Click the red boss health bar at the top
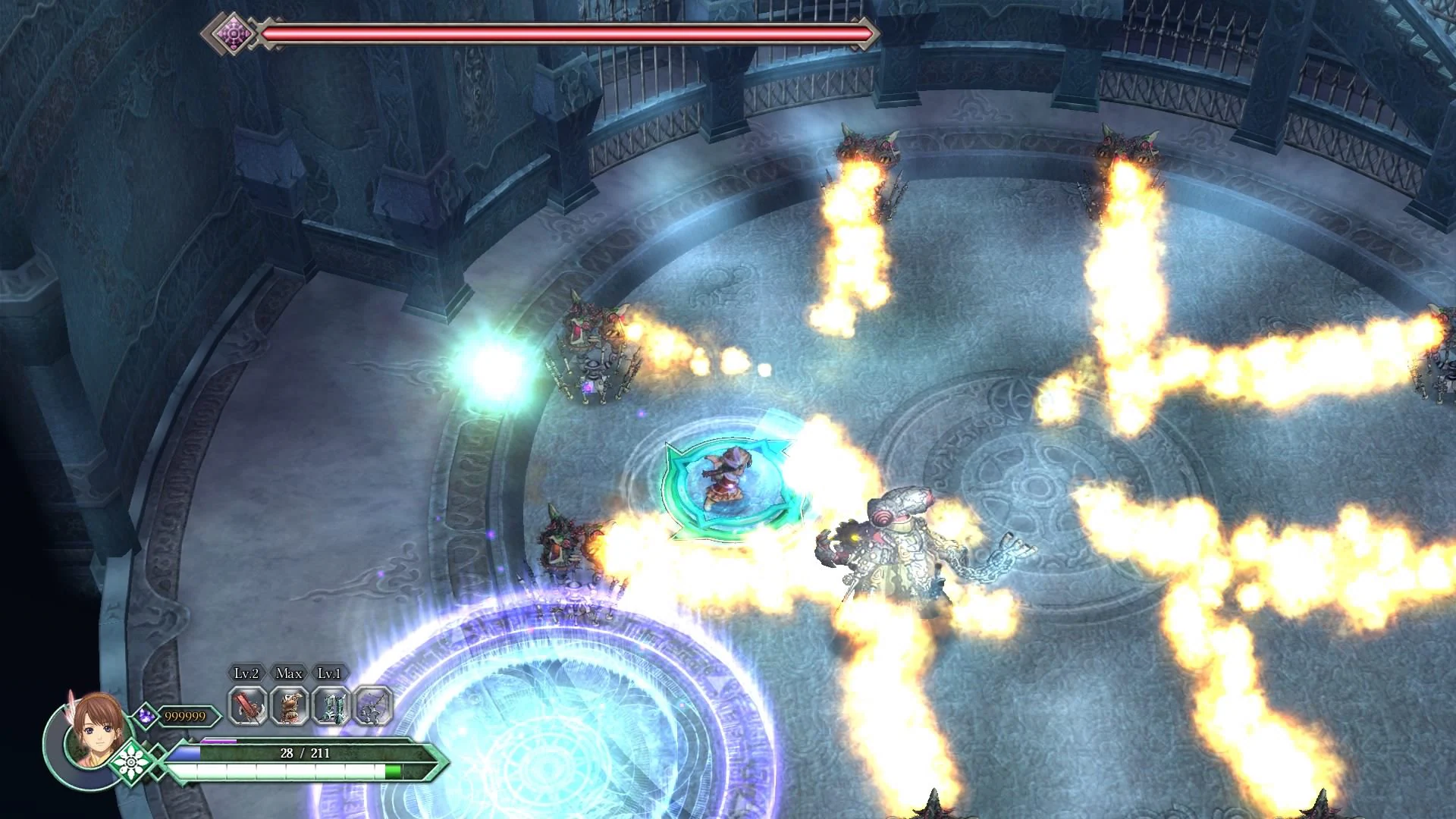The width and height of the screenshot is (1456, 819). pos(569,33)
